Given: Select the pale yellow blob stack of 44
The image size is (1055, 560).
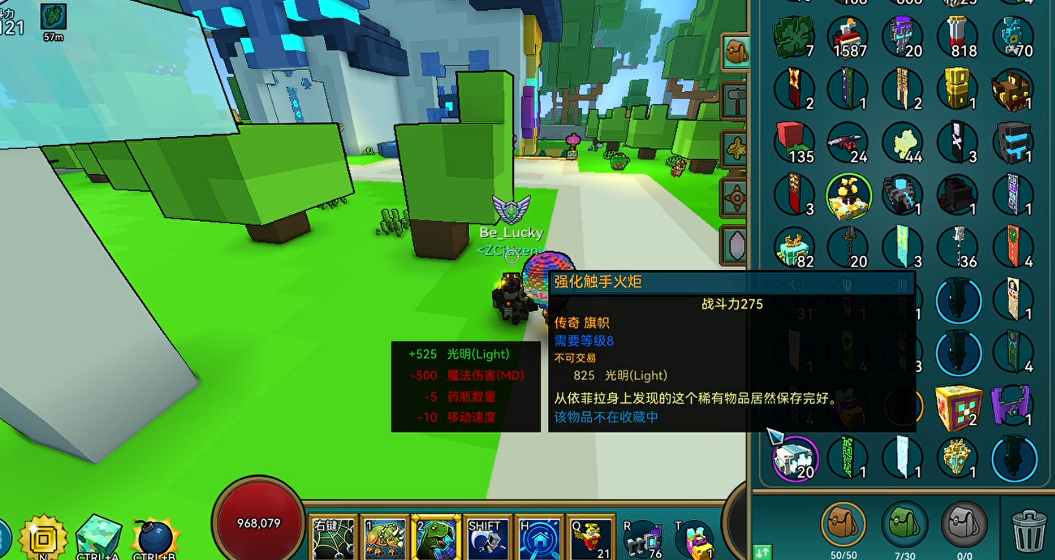Looking at the screenshot, I should tap(903, 141).
